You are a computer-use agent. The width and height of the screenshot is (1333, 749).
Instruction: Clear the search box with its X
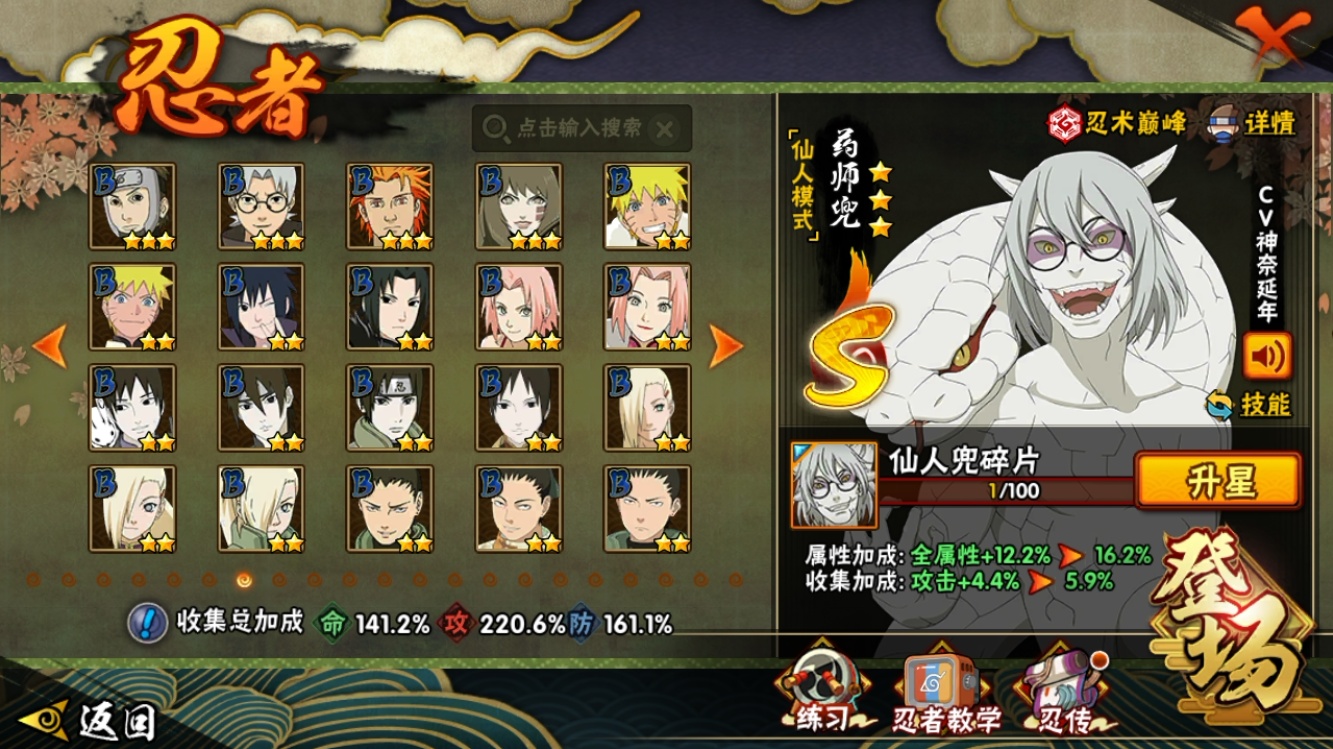coord(665,129)
